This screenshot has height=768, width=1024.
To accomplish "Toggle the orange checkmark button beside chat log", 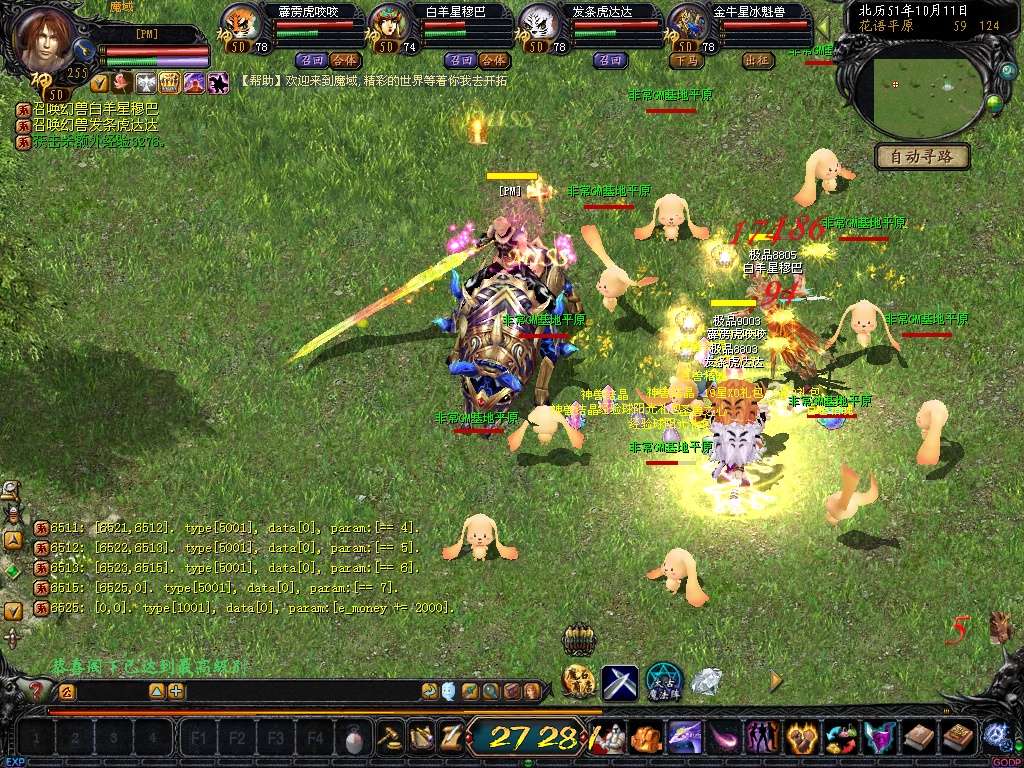I will 13,610.
